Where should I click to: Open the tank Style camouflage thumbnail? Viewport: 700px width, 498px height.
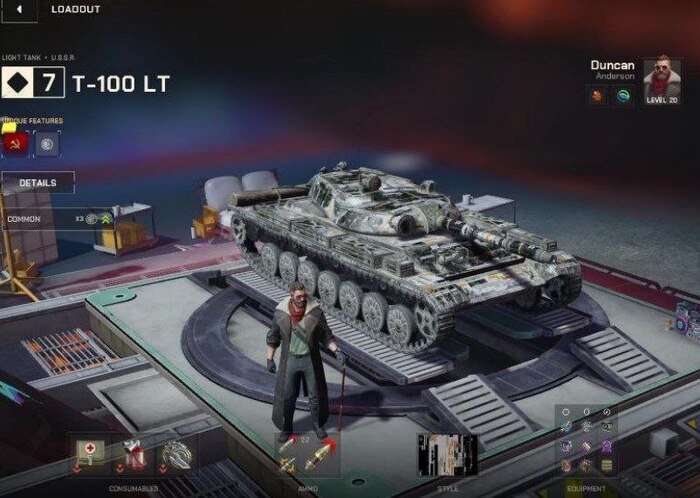(x=446, y=454)
